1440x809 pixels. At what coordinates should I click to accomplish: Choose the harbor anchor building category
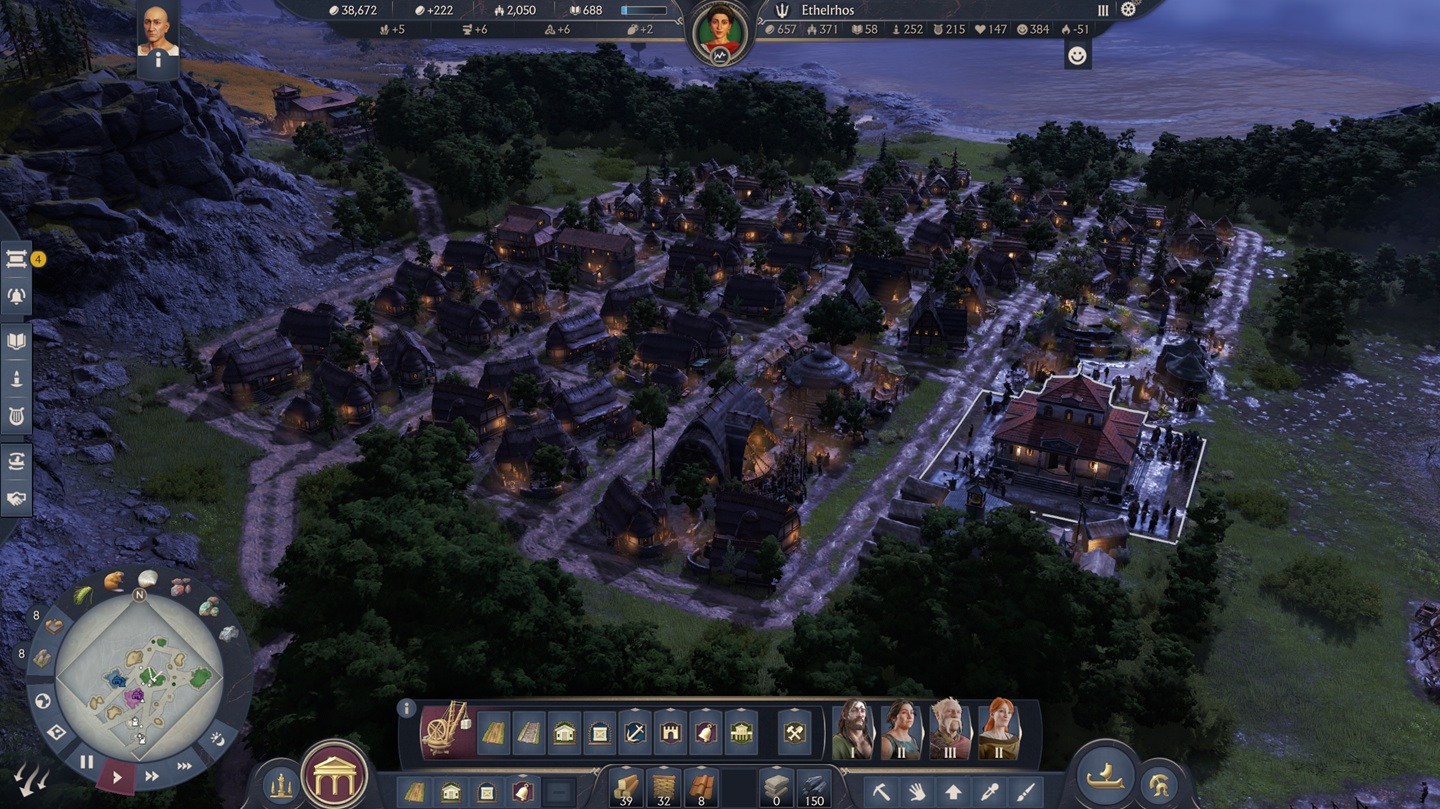click(635, 733)
